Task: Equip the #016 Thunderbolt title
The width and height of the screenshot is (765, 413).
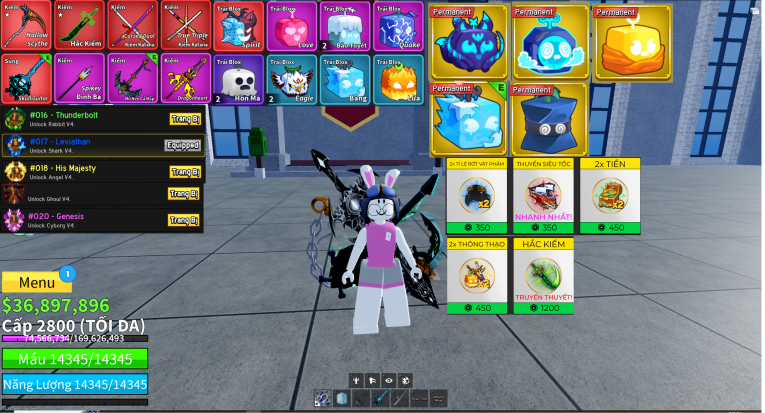Action: [184, 119]
